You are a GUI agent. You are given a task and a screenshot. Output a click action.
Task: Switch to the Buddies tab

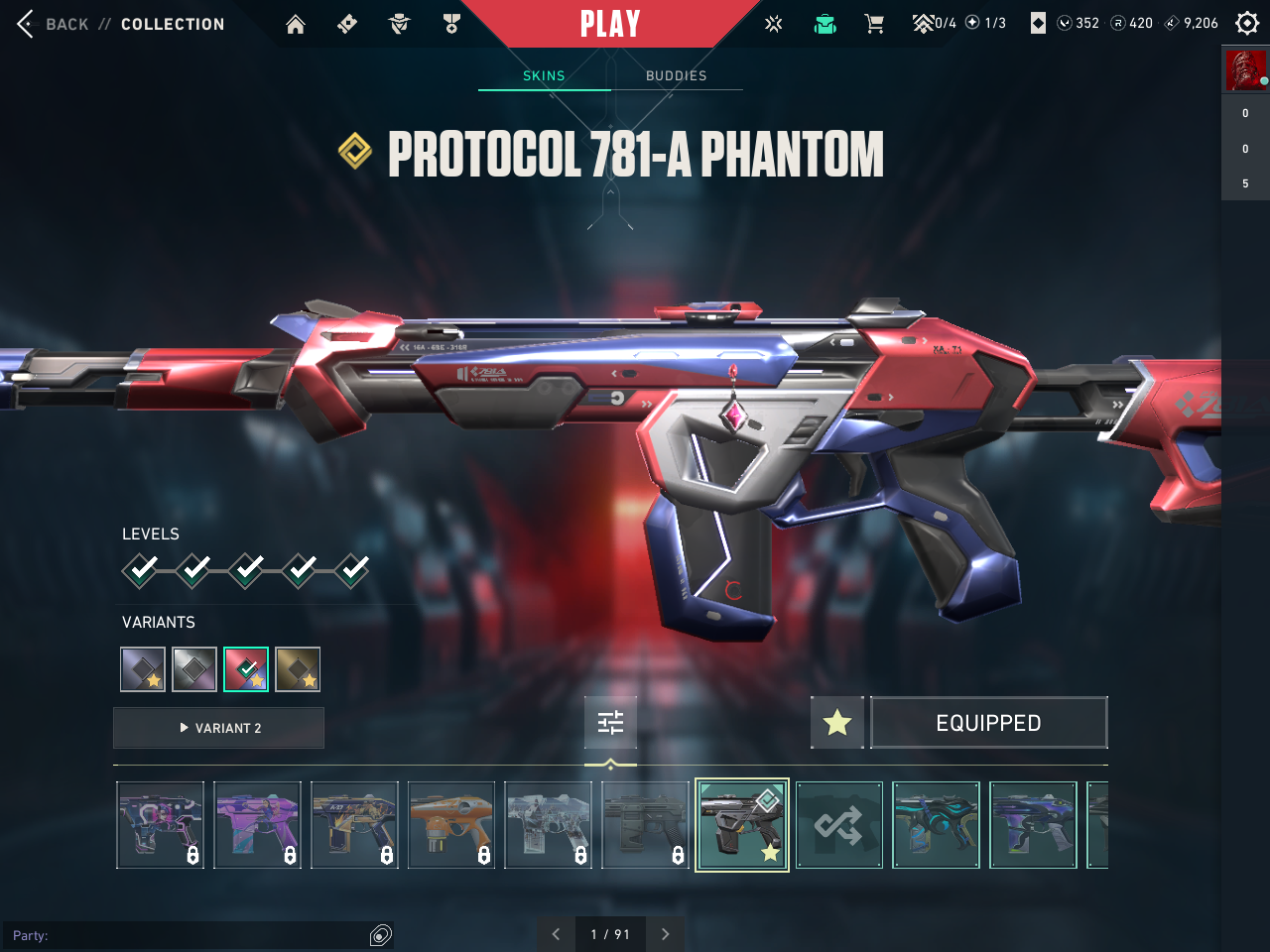click(x=676, y=75)
